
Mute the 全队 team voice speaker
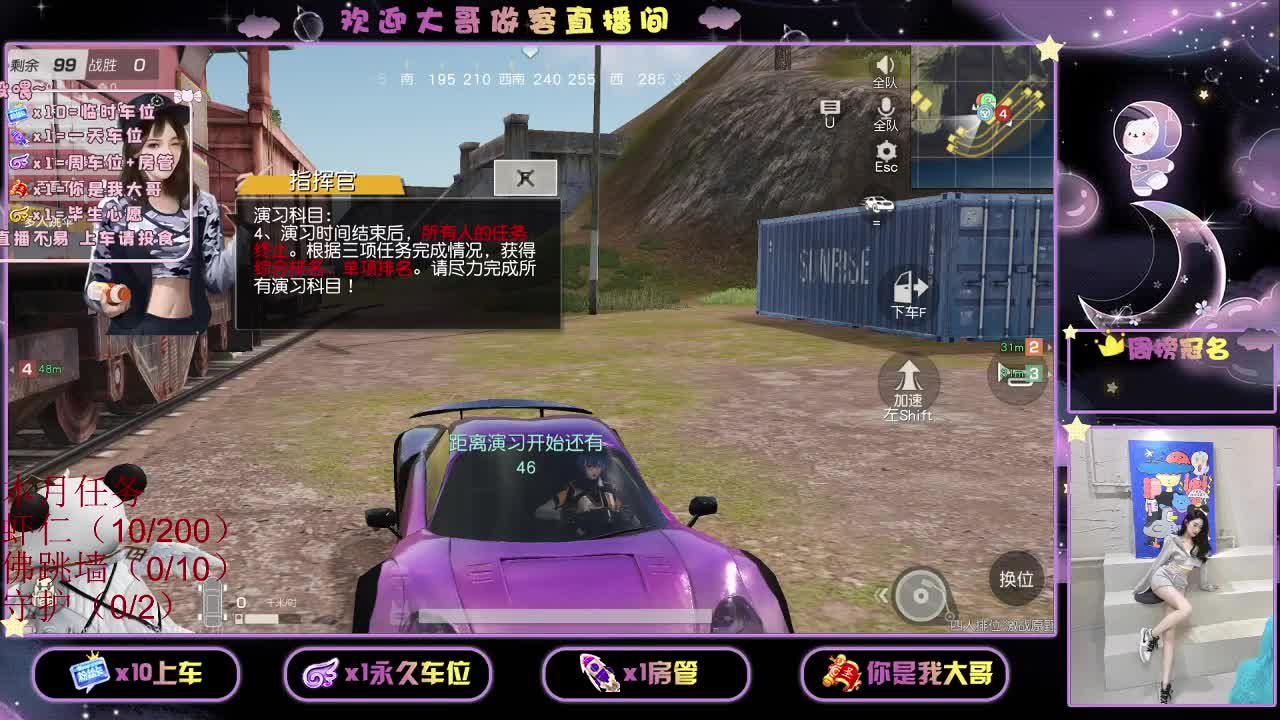coord(884,65)
